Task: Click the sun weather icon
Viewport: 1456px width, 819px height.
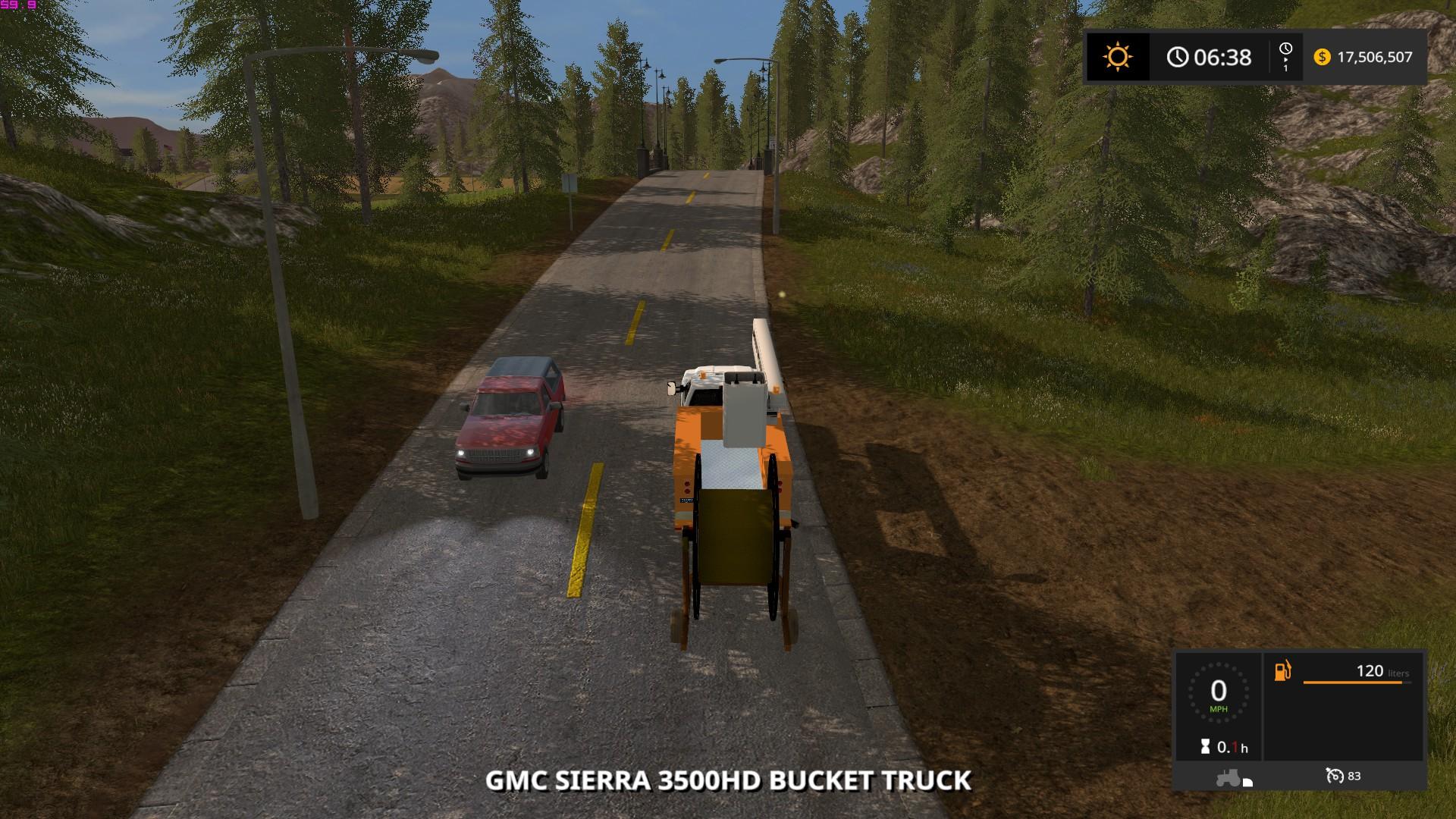Action: coord(1118,57)
